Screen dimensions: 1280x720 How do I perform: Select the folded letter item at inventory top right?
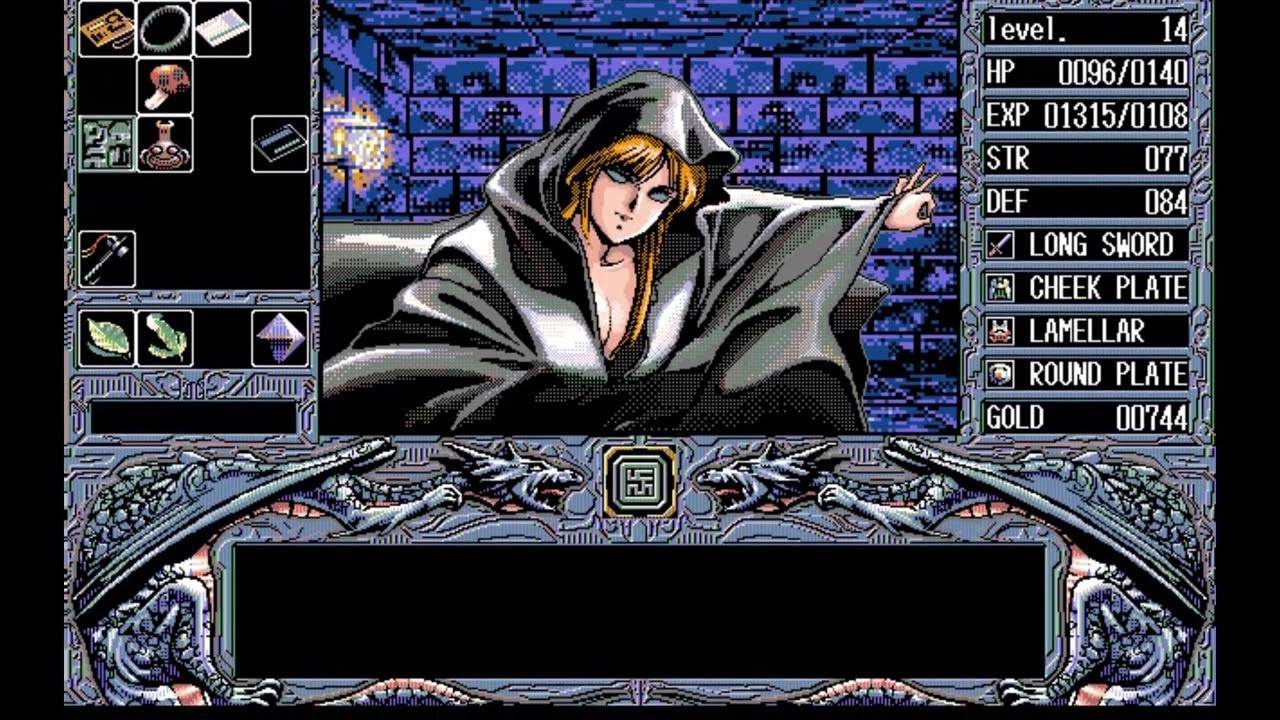click(220, 30)
